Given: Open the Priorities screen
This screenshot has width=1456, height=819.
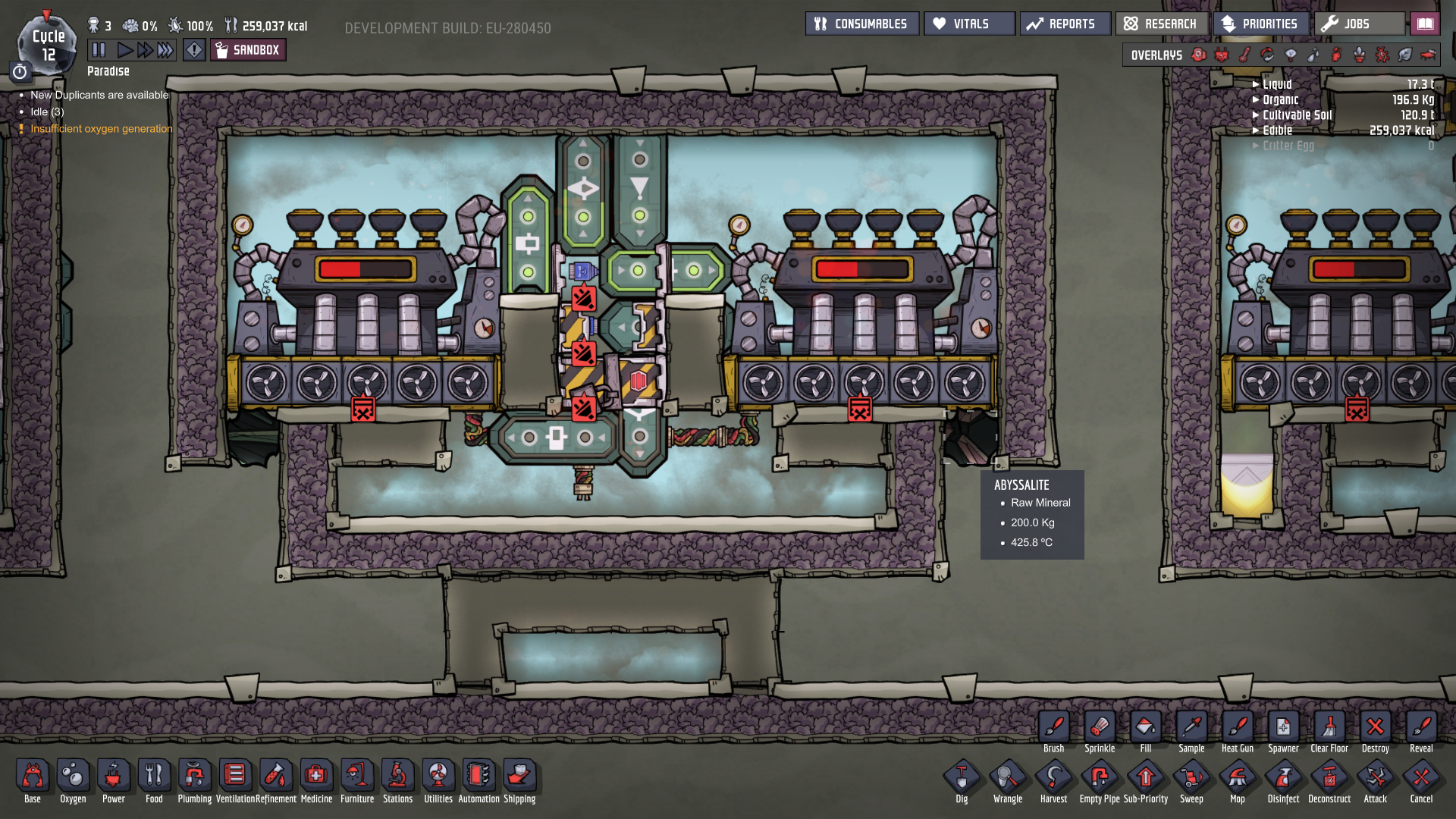Looking at the screenshot, I should point(1260,24).
